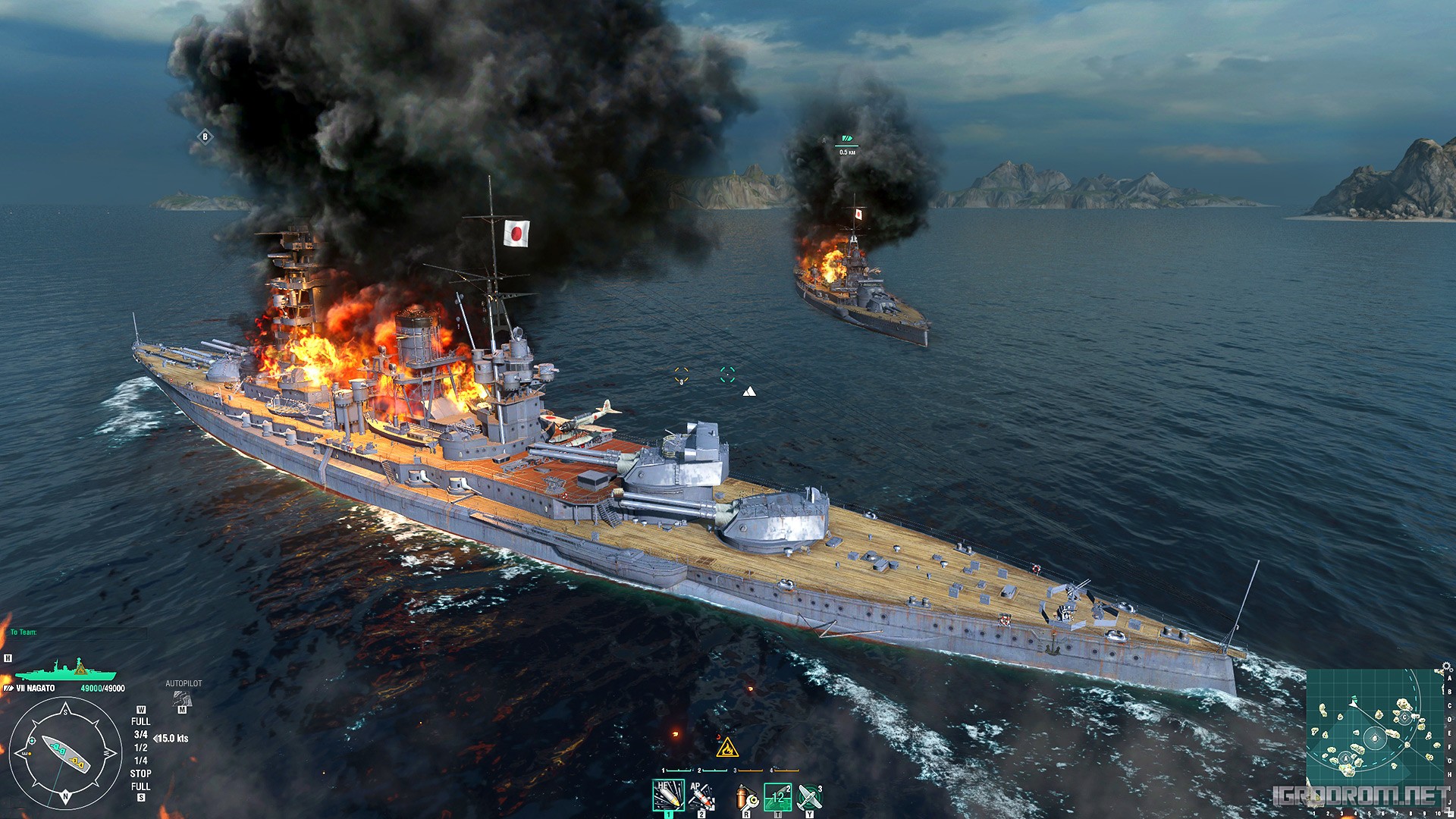Click the capture point B marker
The width and height of the screenshot is (1456, 819).
(x=205, y=136)
